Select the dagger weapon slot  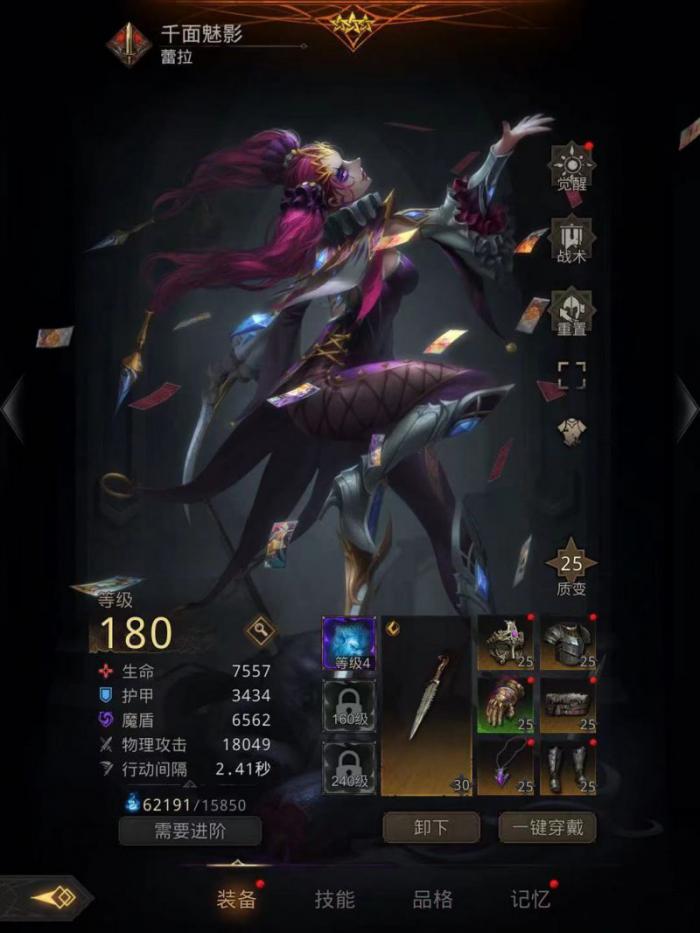click(426, 706)
